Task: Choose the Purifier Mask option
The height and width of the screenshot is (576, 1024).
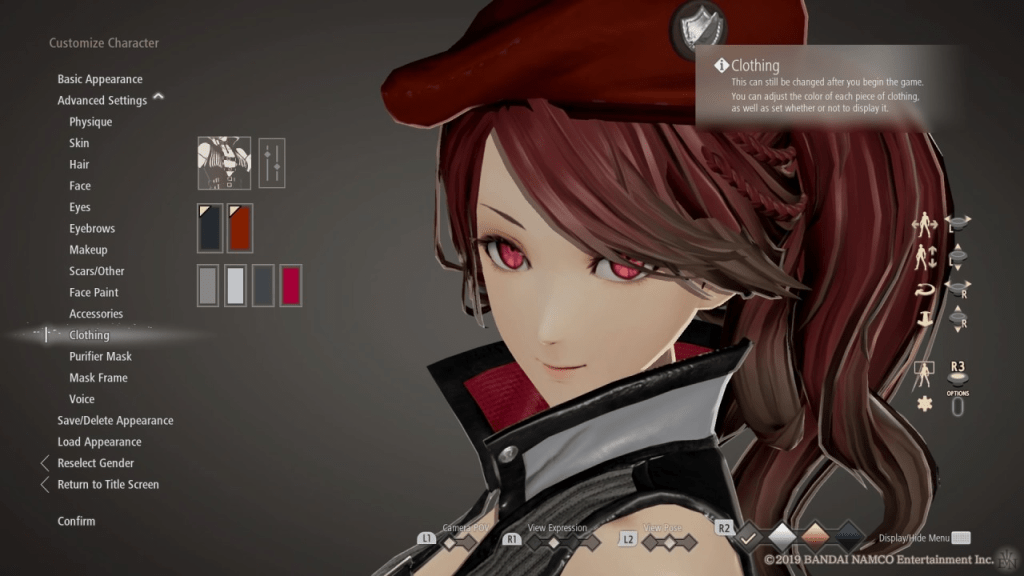Action: click(x=100, y=356)
